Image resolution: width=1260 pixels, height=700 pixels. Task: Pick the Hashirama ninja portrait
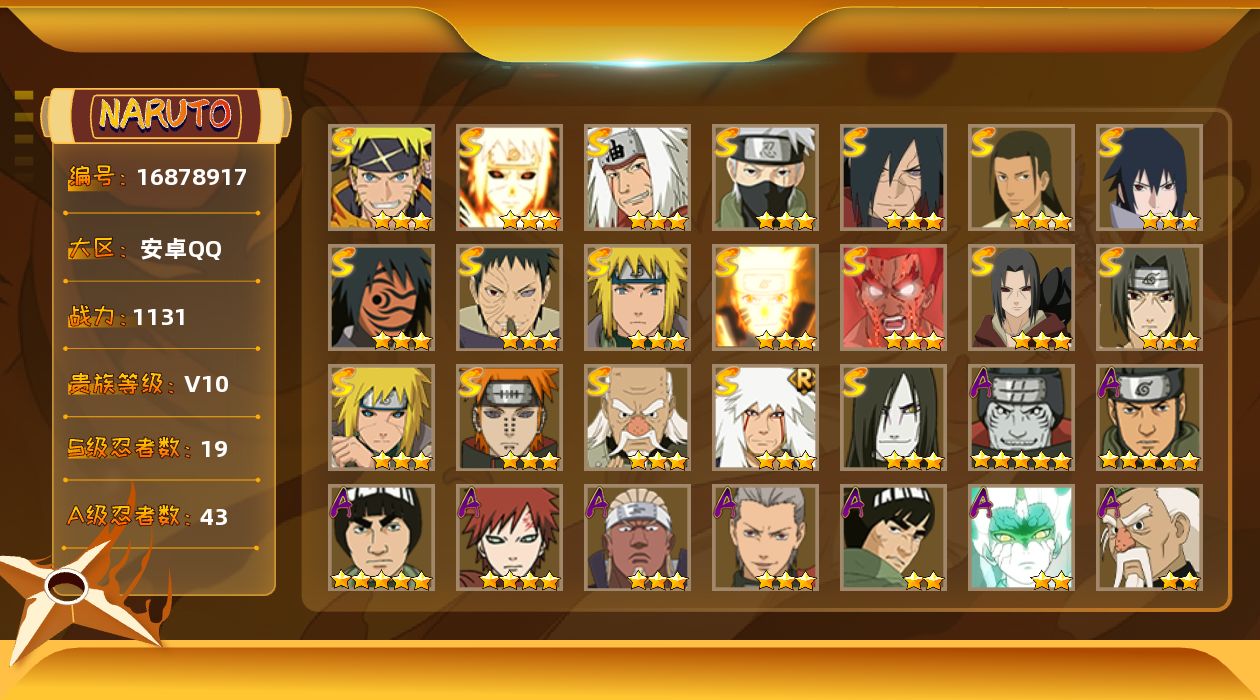tap(1021, 177)
